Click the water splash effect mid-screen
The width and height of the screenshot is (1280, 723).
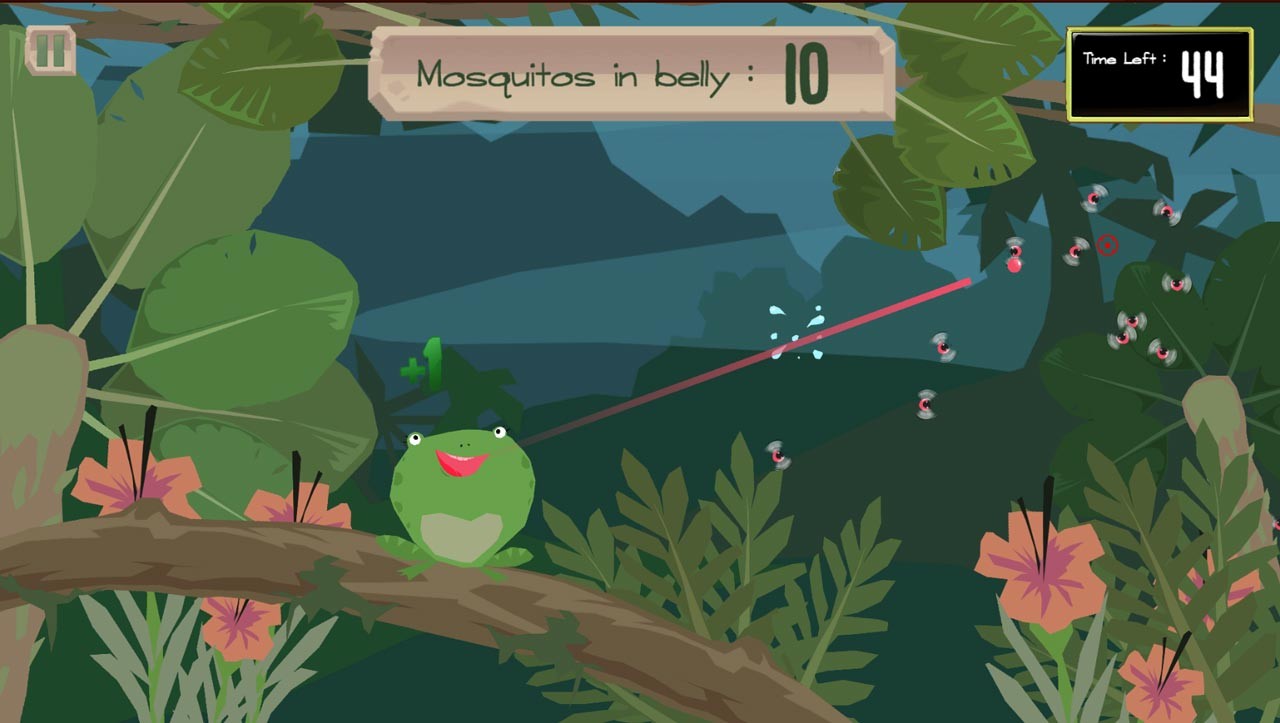pyautogui.click(x=795, y=330)
